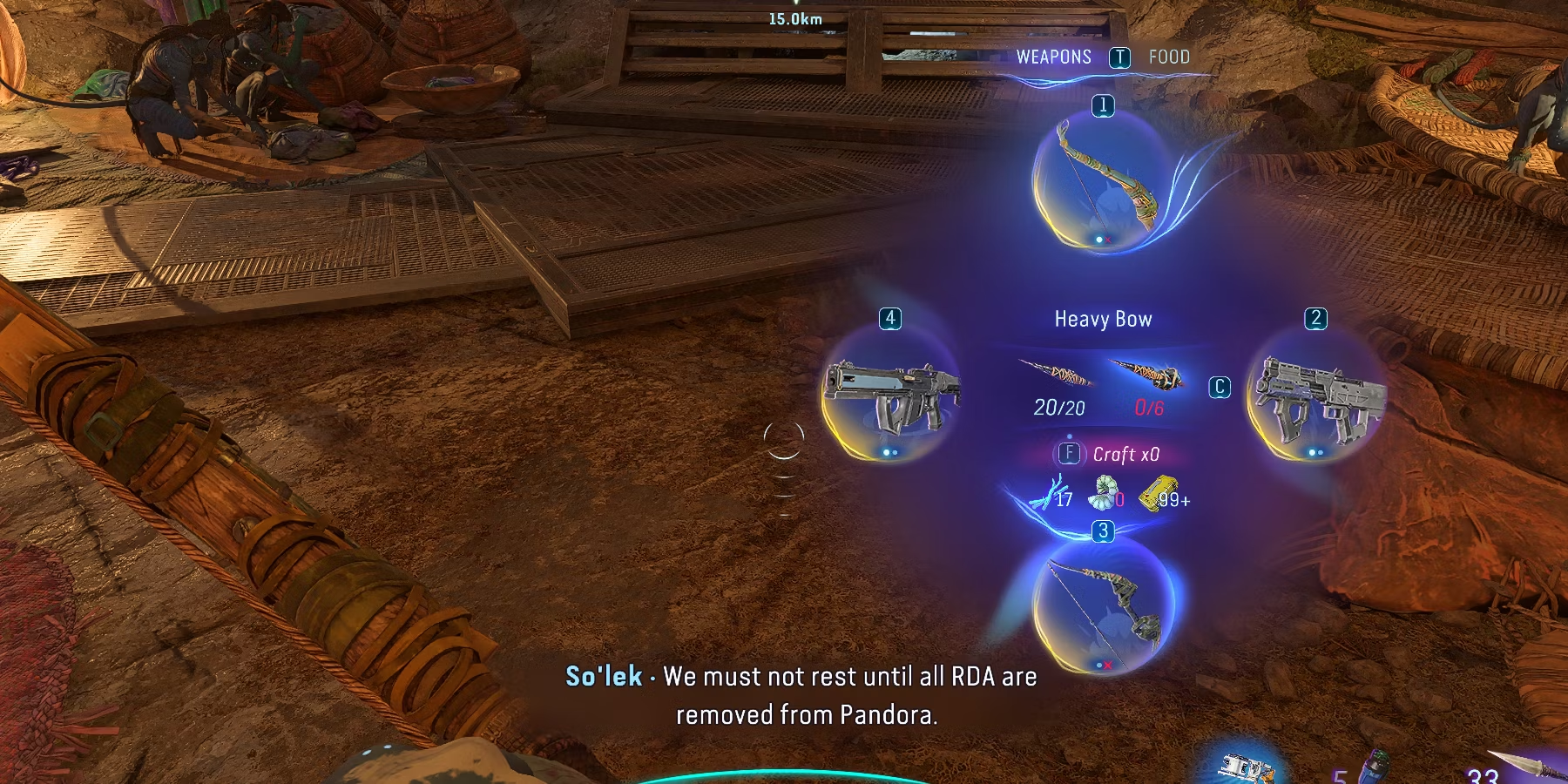Select the bow in wheel slot 3
This screenshot has height=784, width=1568.
[1103, 605]
